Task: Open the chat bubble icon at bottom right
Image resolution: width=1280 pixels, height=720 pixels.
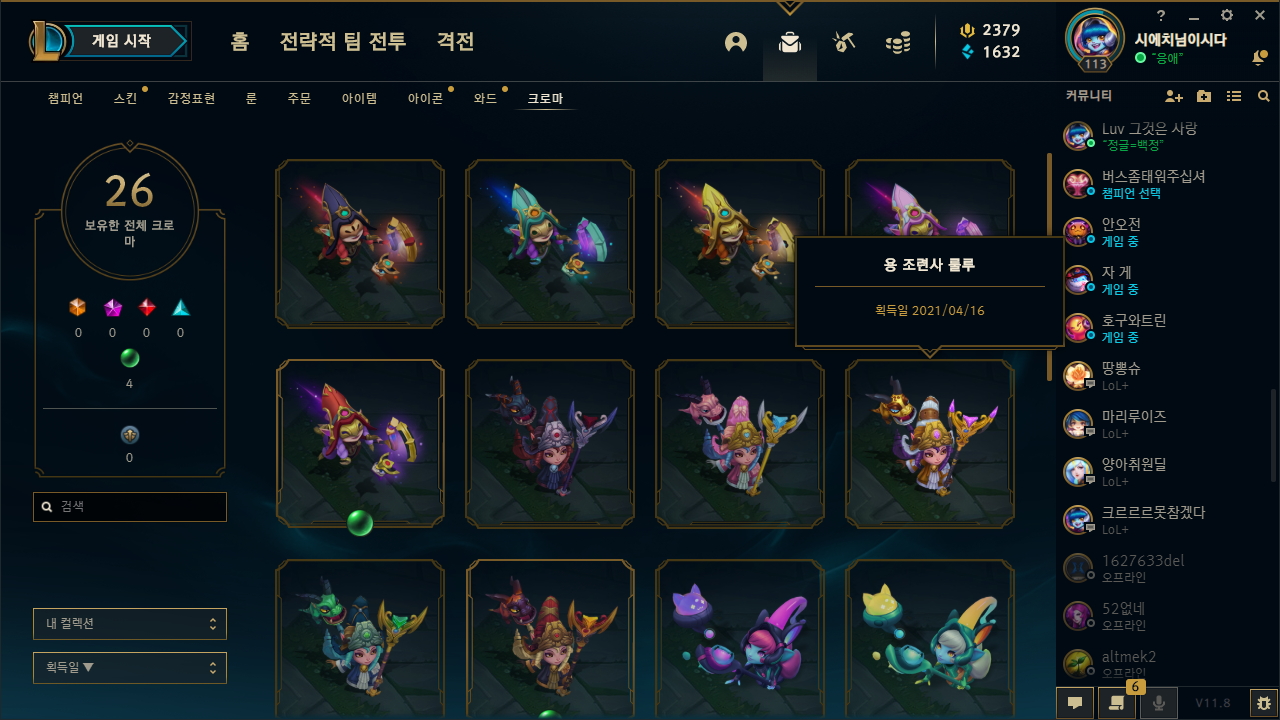Action: [1075, 703]
